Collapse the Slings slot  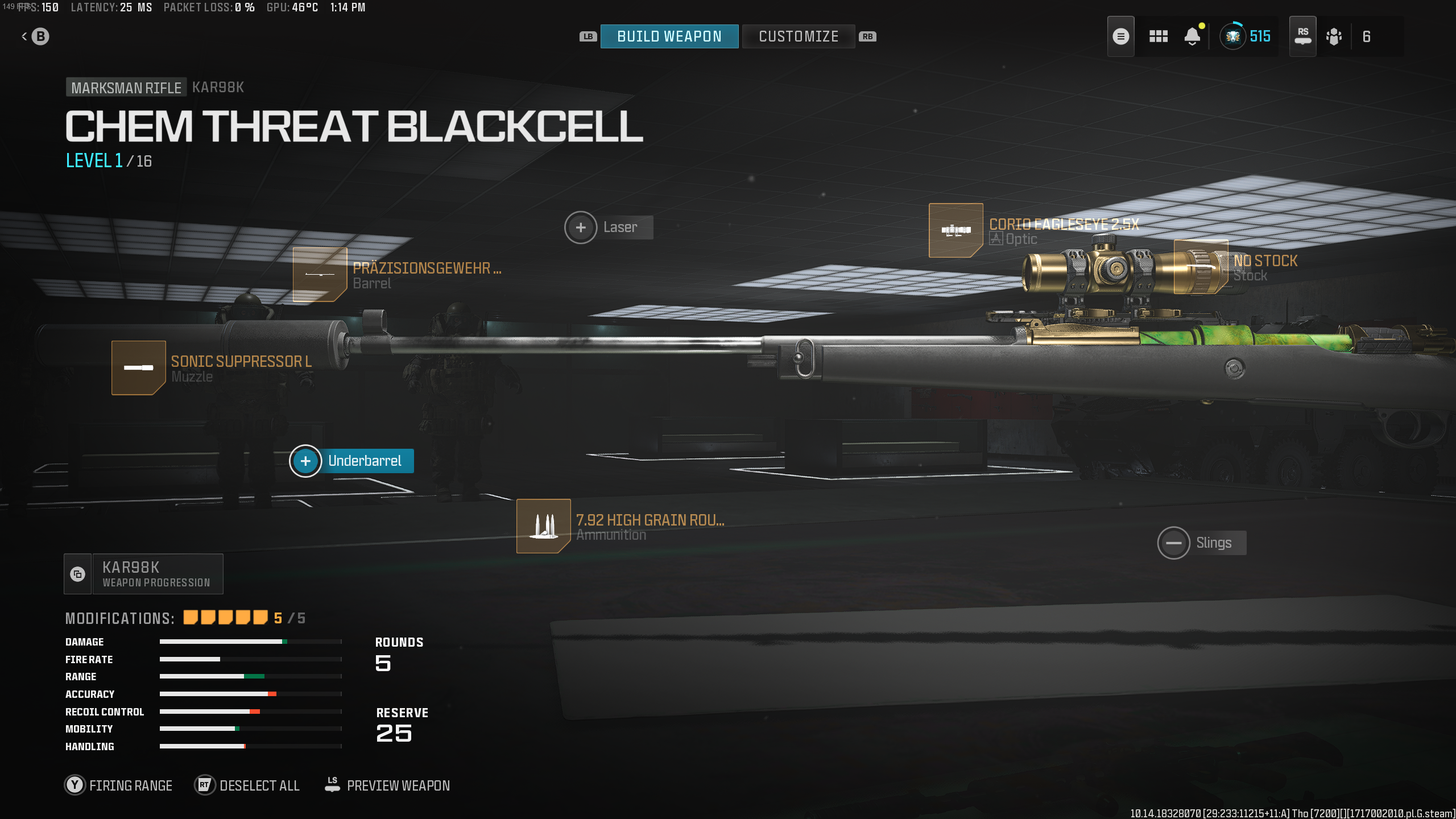(x=1174, y=543)
